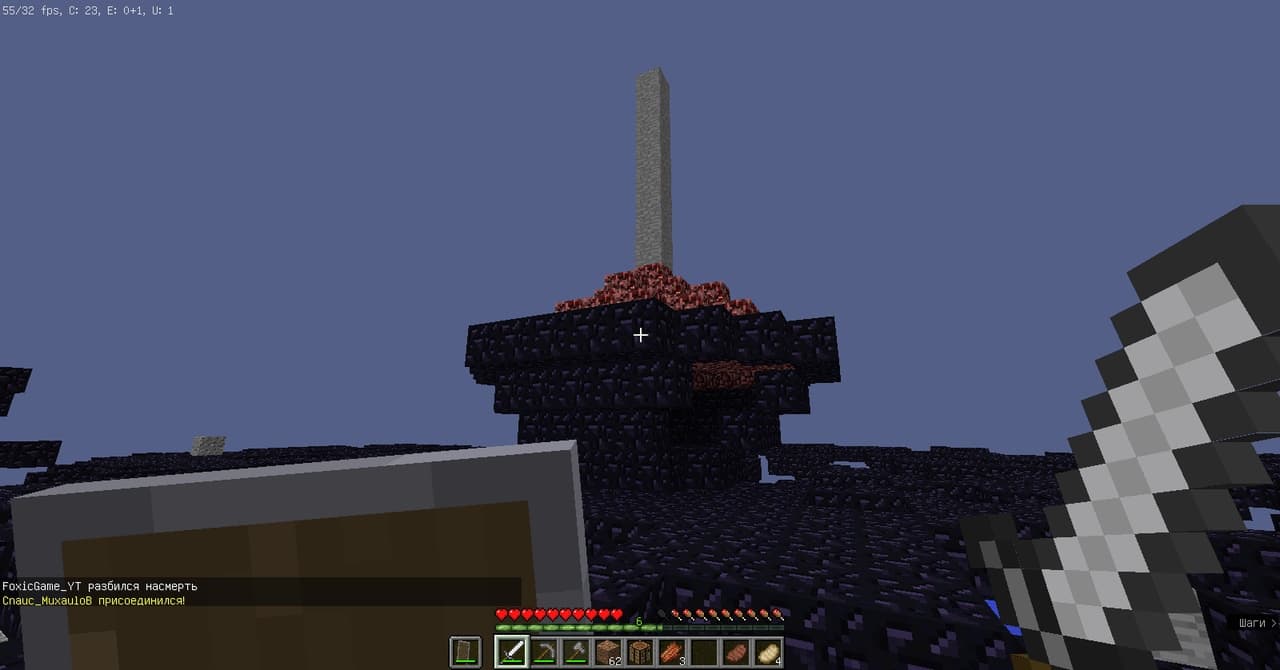This screenshot has width=1280, height=670.
Task: Click the off-hand shield slot
Action: (x=465, y=652)
